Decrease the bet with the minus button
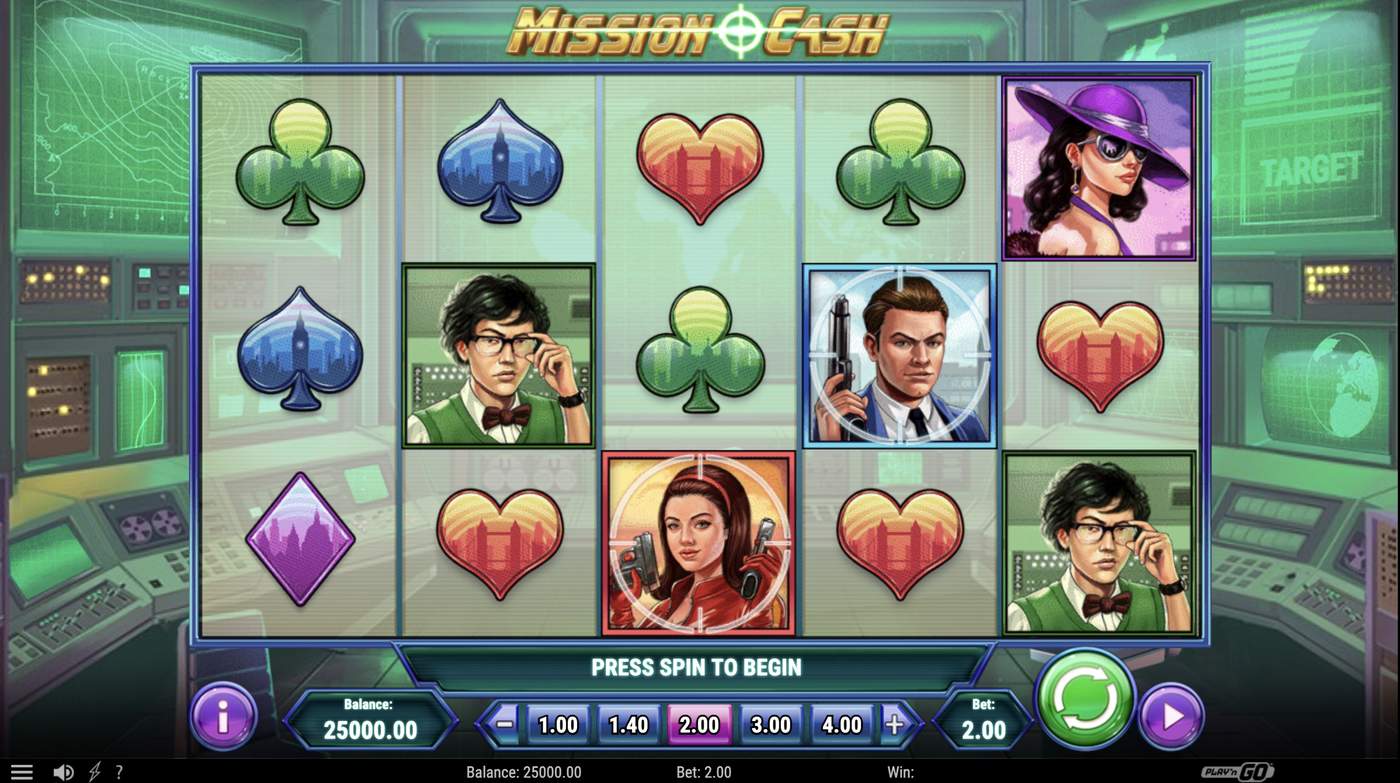 (x=505, y=722)
